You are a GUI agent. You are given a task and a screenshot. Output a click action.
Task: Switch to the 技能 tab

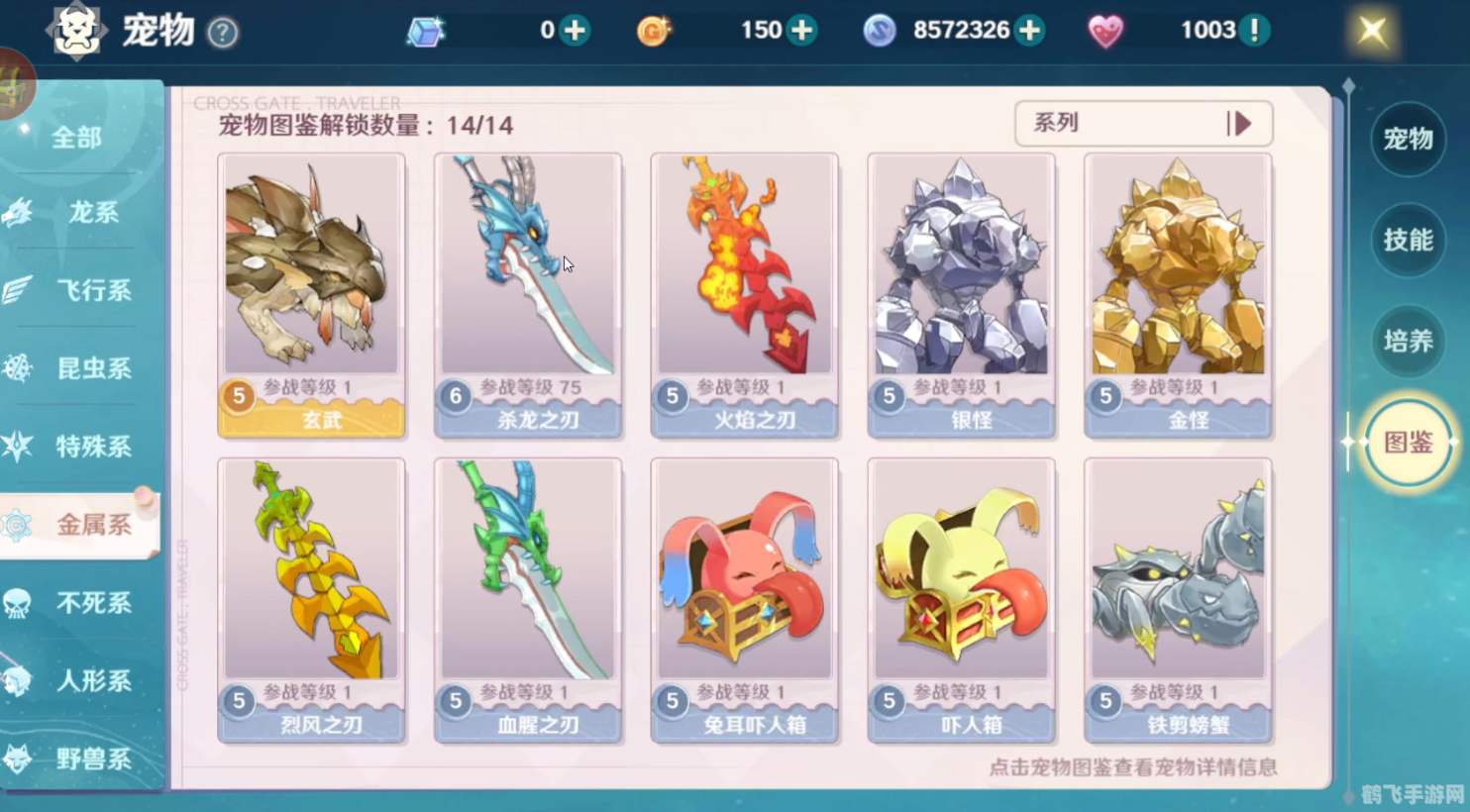pos(1408,241)
